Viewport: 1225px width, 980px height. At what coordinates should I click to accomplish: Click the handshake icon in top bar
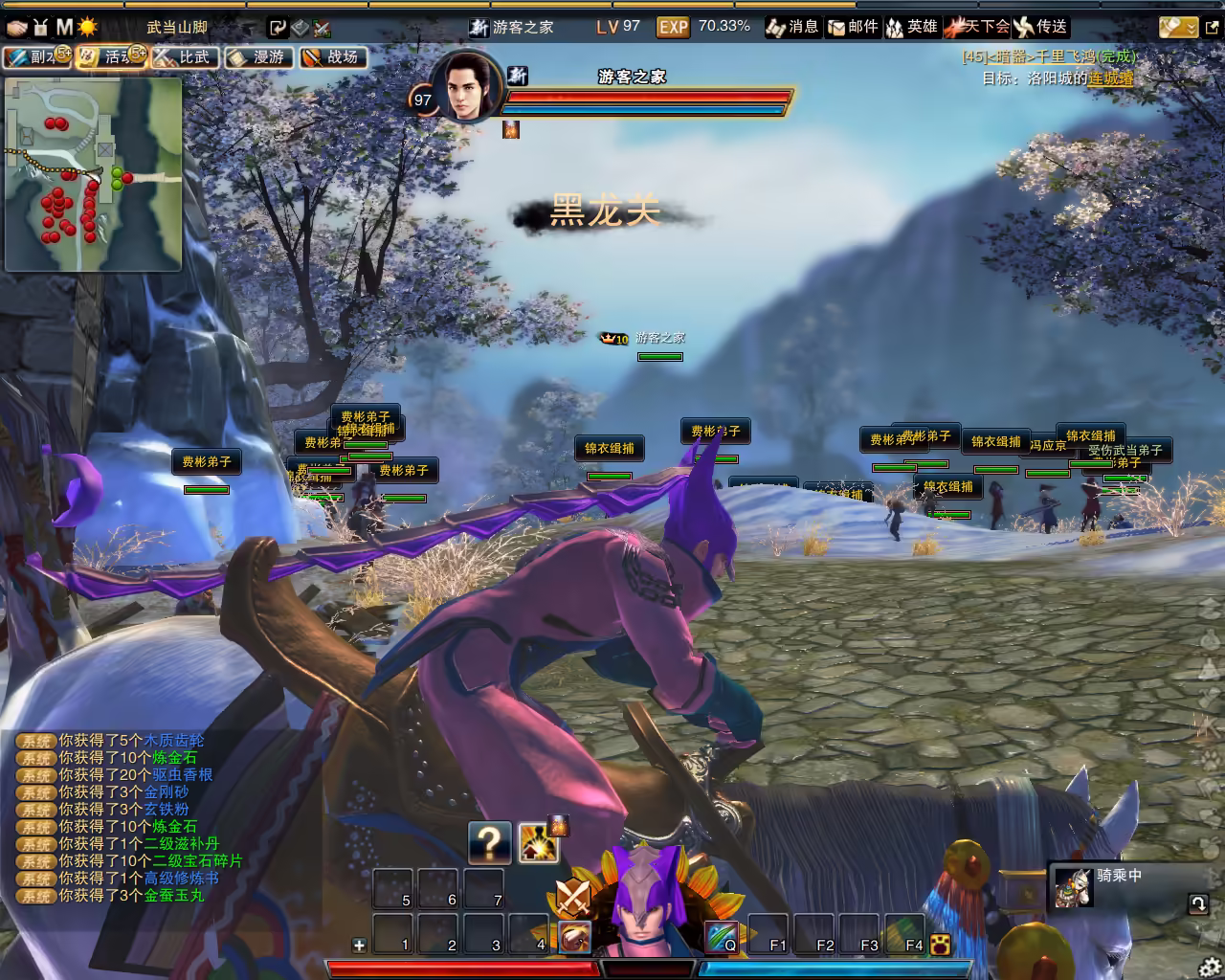click(x=16, y=27)
